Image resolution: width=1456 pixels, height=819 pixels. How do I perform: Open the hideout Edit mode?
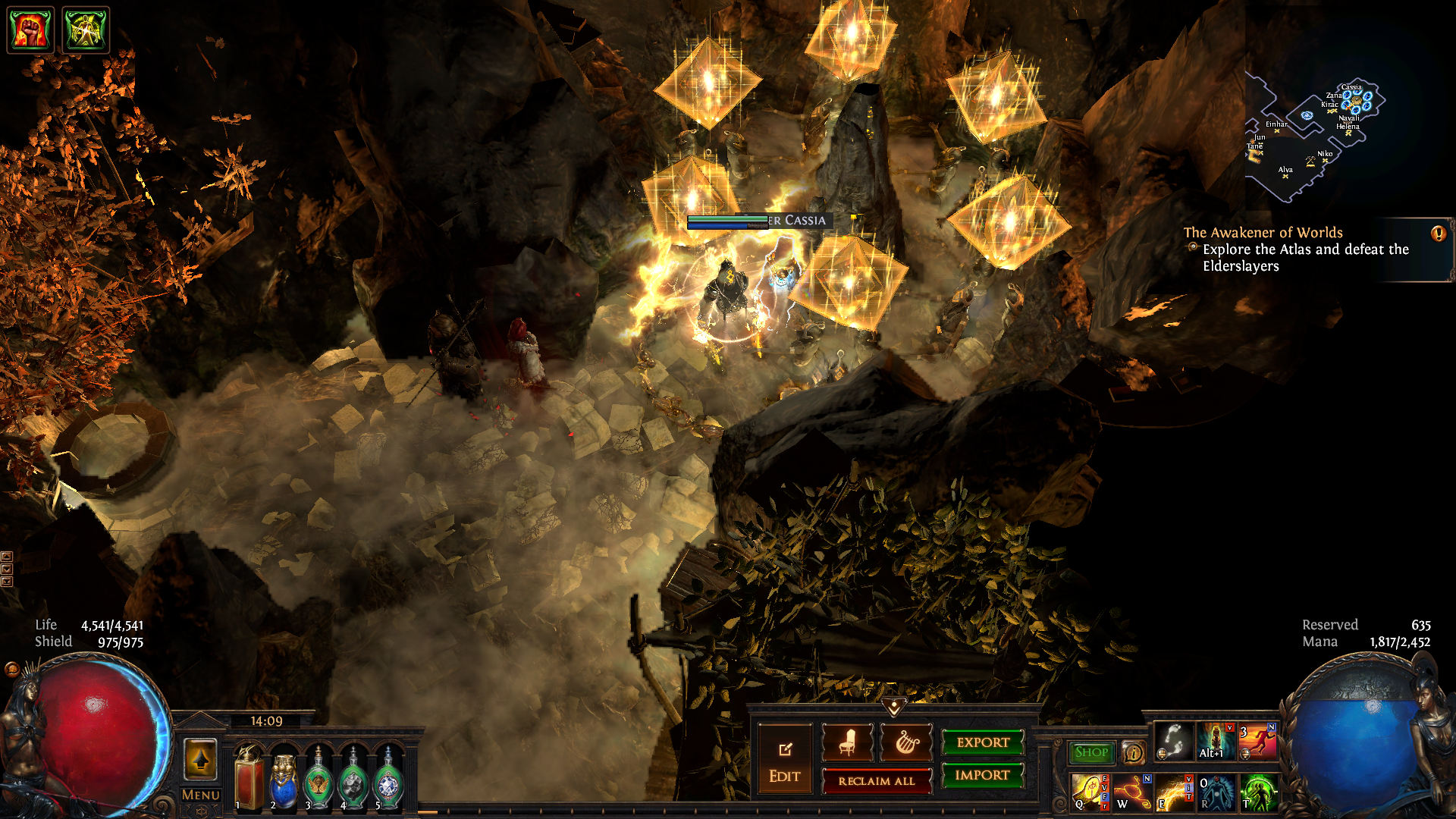pos(784,761)
